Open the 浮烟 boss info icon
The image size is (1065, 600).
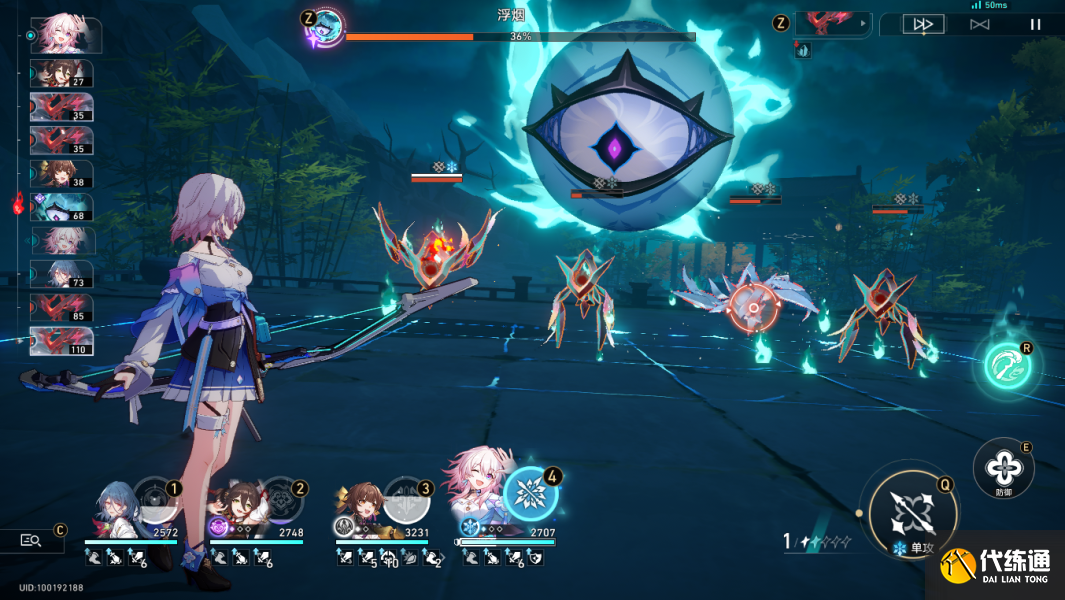[325, 27]
